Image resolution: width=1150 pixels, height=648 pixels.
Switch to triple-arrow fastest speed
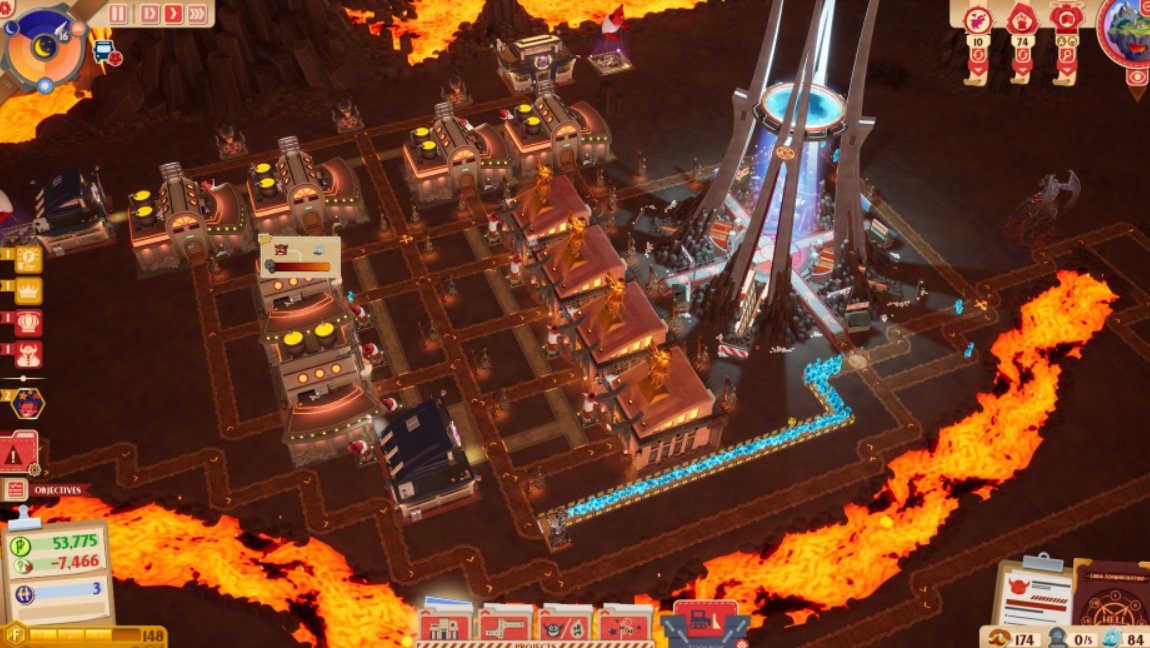coord(198,14)
